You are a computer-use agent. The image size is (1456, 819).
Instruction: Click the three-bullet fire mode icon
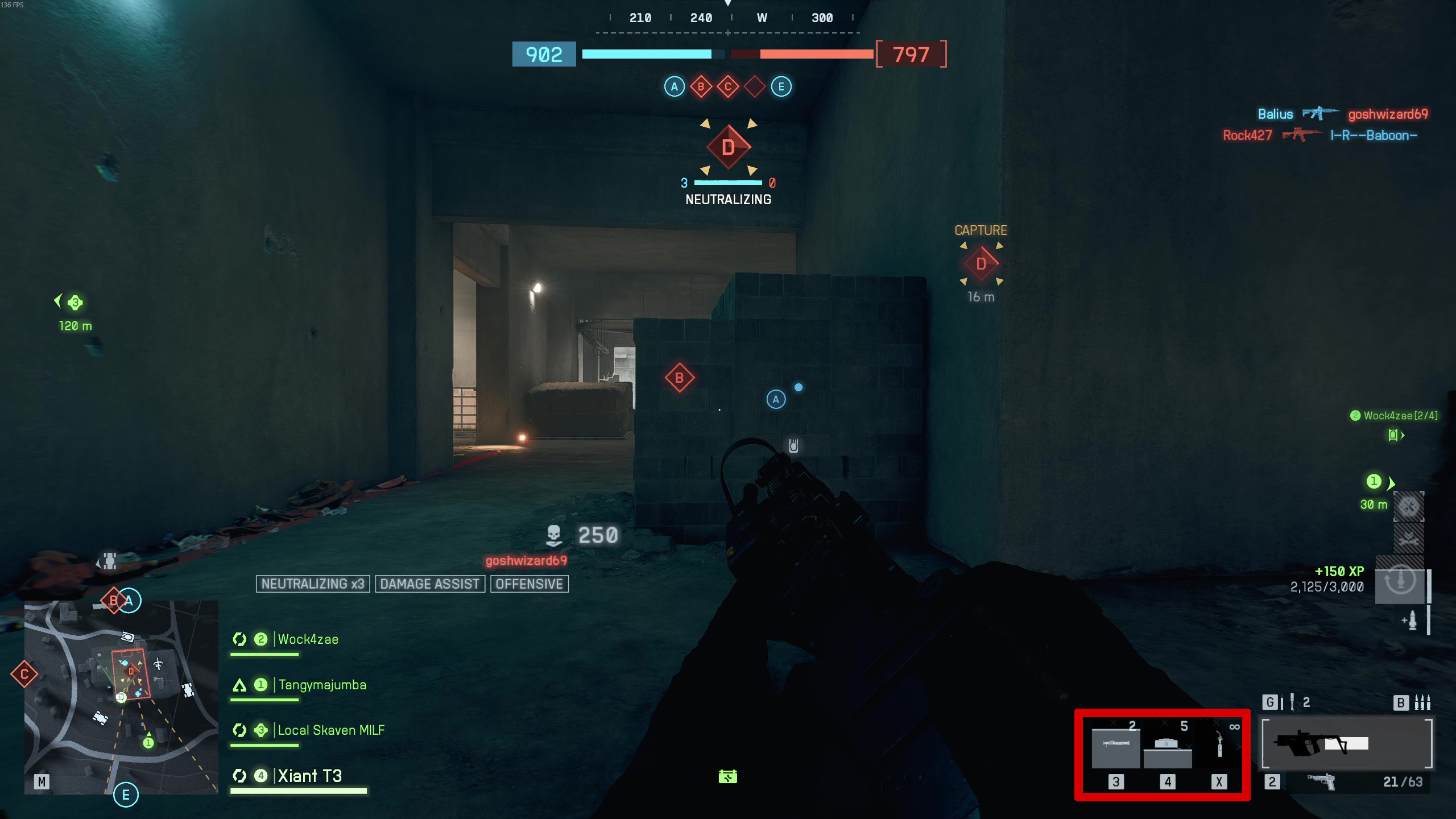[x=1422, y=702]
